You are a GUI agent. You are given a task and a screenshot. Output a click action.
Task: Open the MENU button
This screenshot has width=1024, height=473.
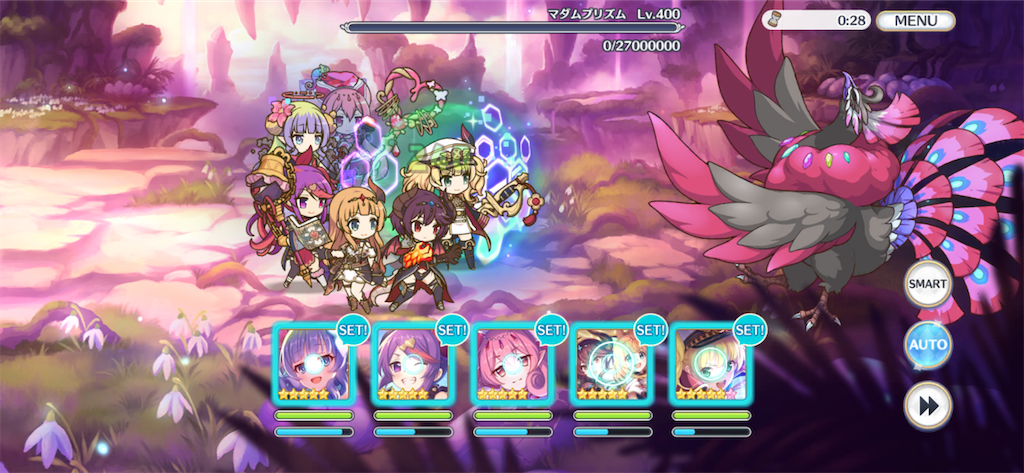click(x=915, y=20)
